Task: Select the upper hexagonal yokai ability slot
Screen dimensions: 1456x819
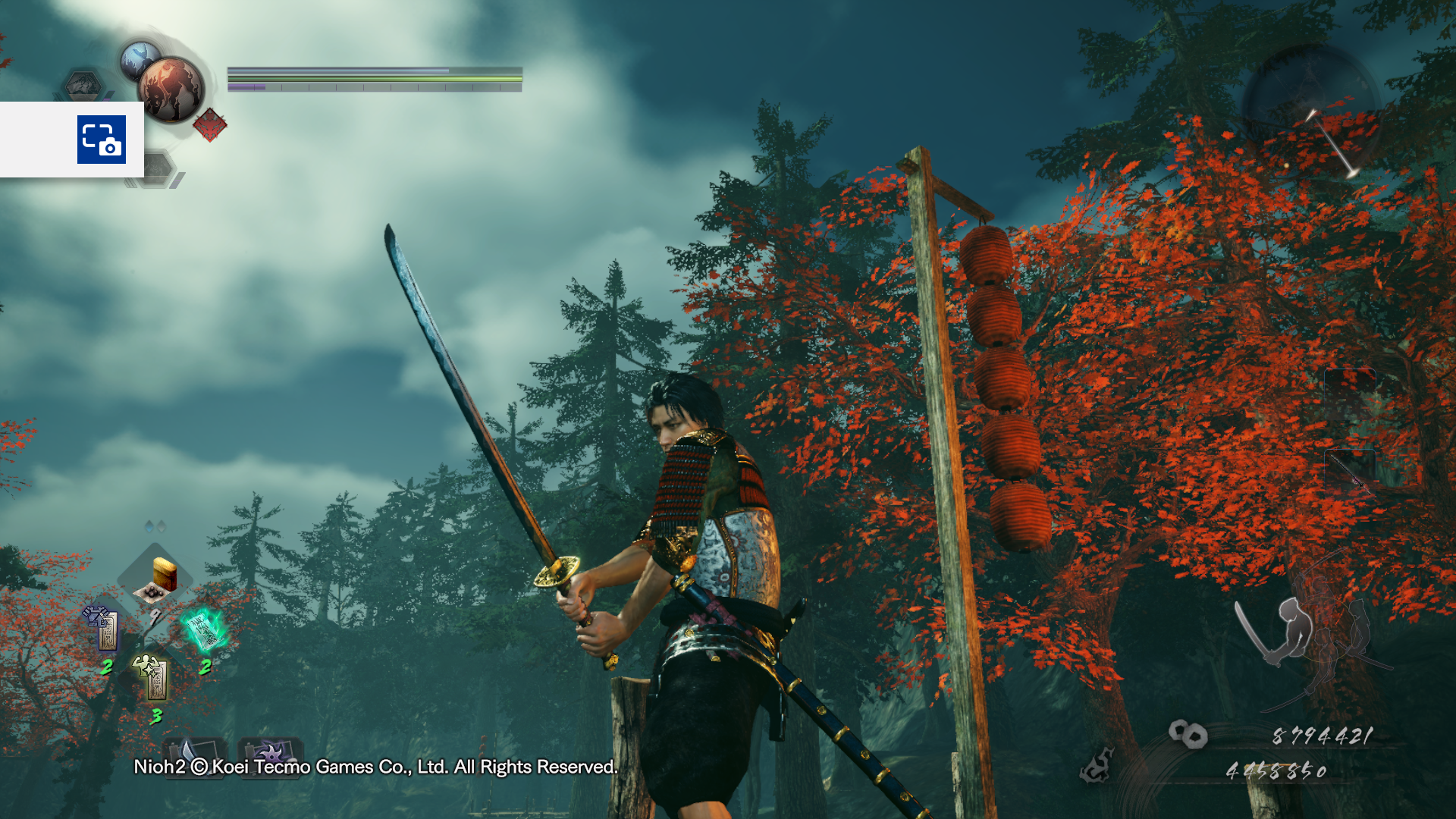Action: 83,85
